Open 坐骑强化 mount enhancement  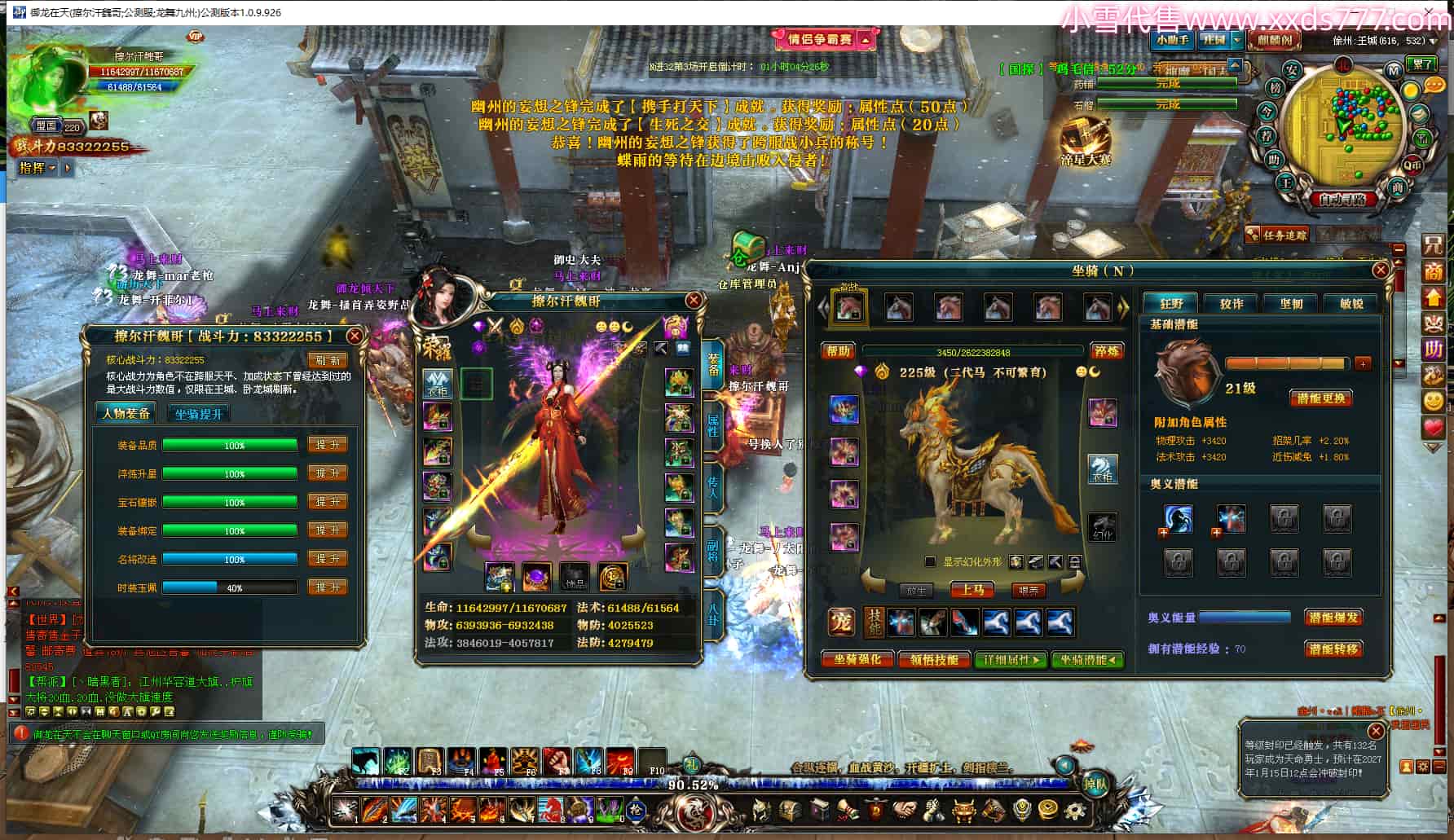(857, 659)
